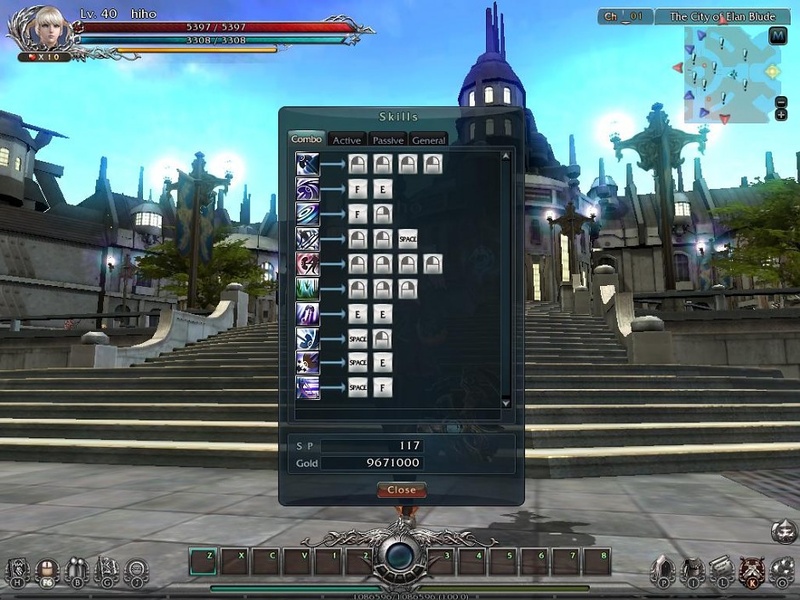Zoom out the minimap with minus button
Viewport: 800px width, 600px height.
click(781, 102)
